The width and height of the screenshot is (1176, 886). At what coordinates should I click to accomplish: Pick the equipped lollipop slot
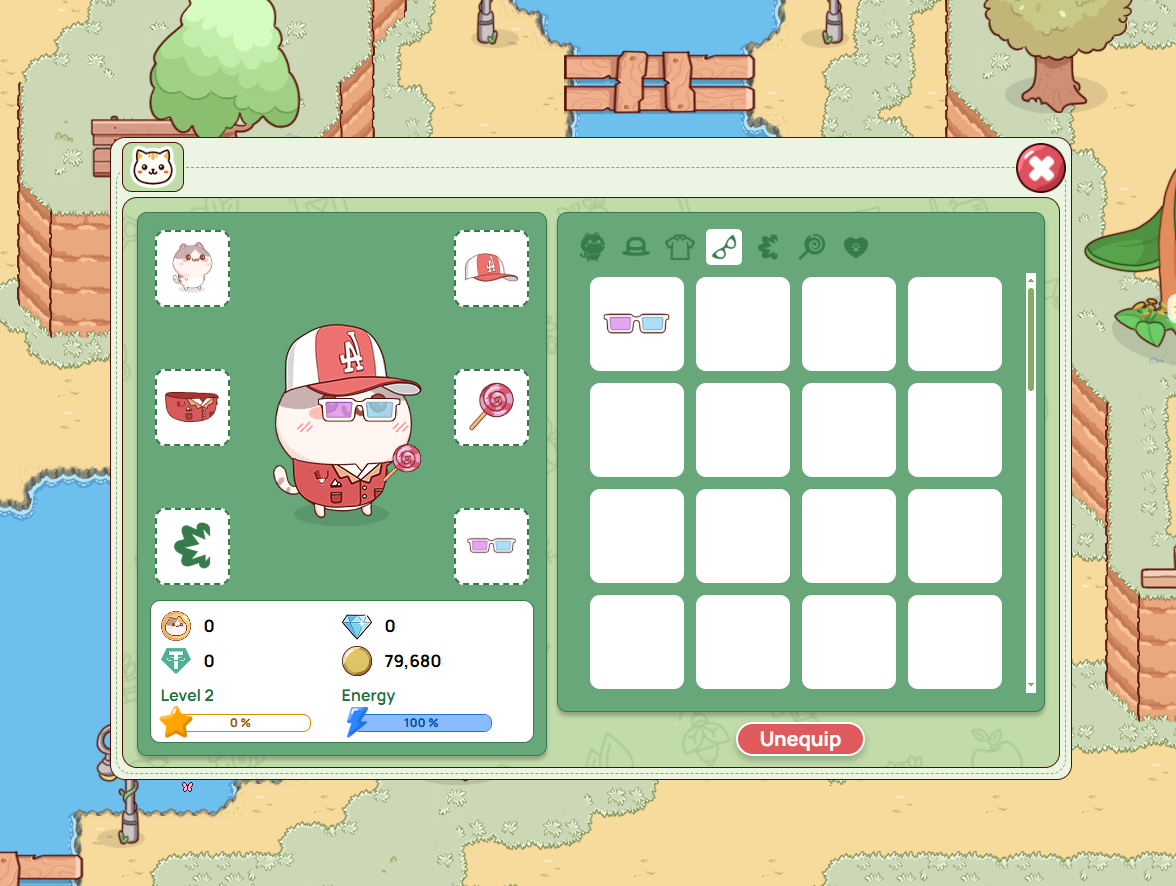[491, 407]
